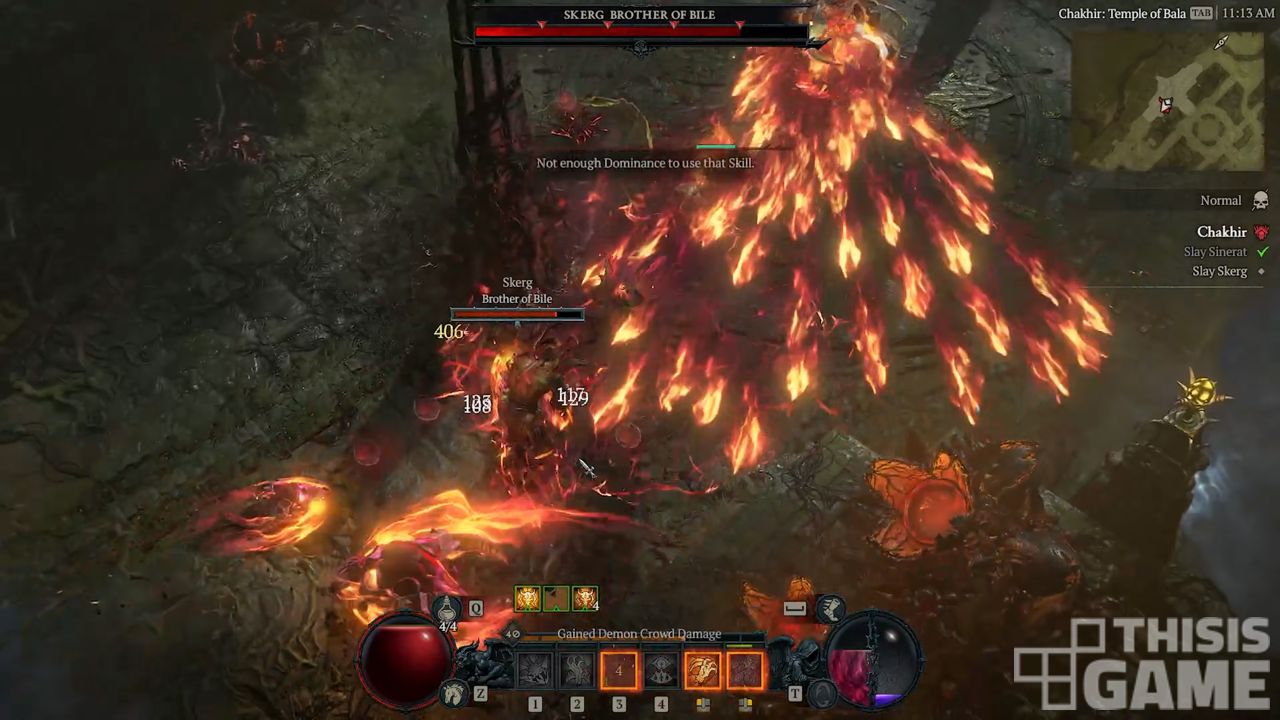Screen dimensions: 1280x720
Task: Activate the skill in hotbar slot 2
Action: coord(577,670)
